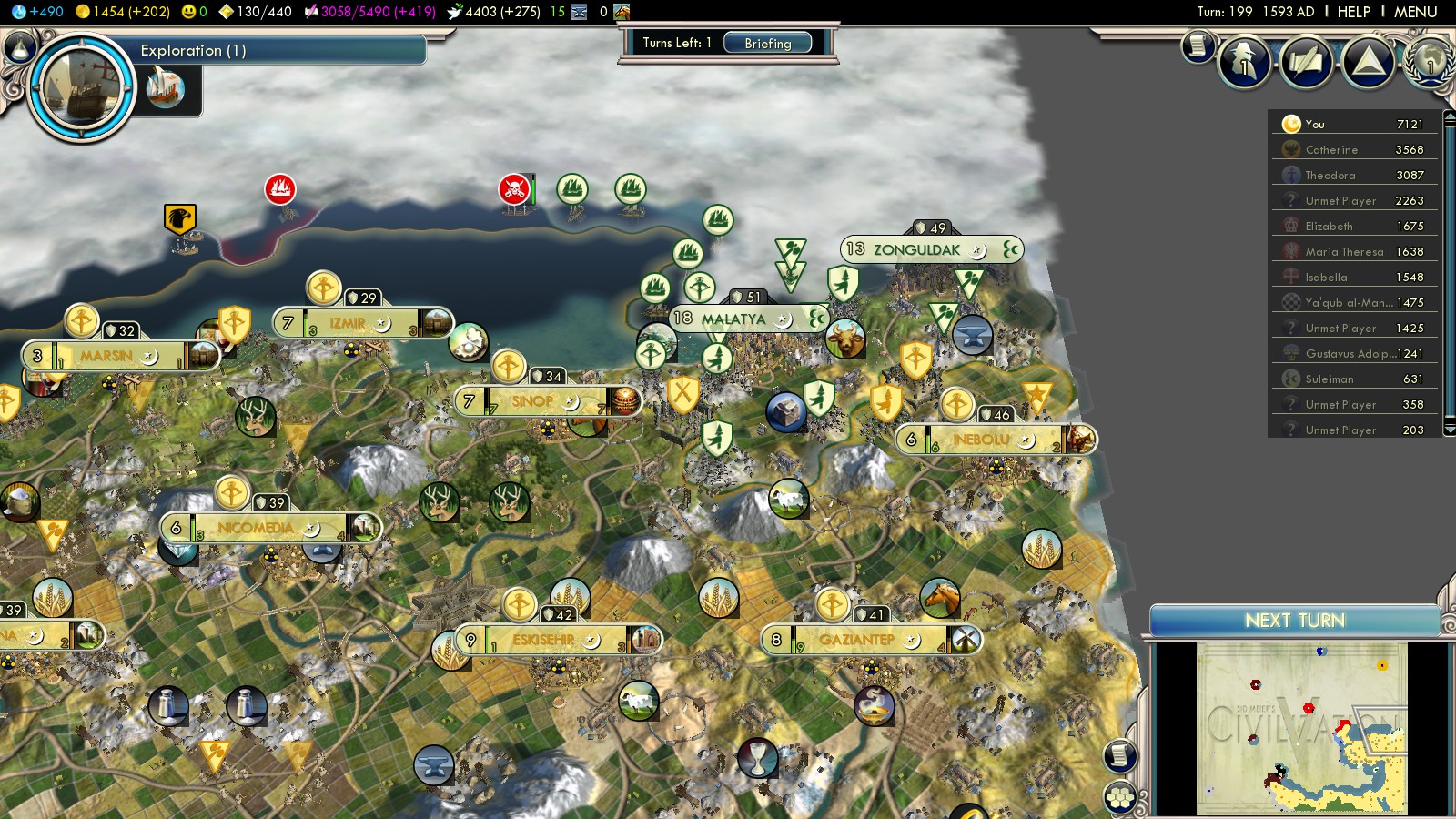Open the small scroll notification log icon
Image resolution: width=1456 pixels, height=819 pixels.
coord(1198,45)
